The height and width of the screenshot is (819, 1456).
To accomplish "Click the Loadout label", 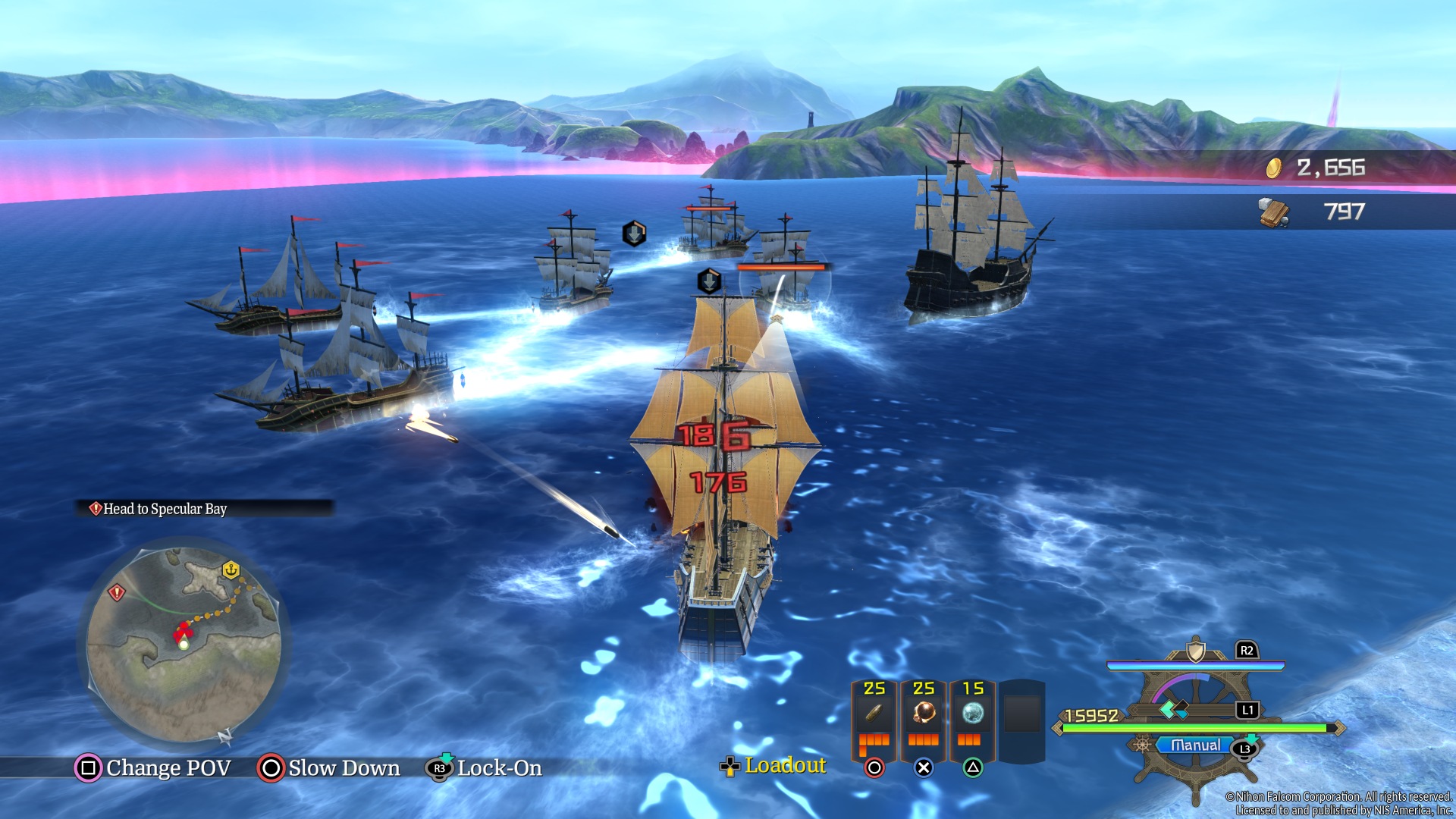I will pos(785,766).
